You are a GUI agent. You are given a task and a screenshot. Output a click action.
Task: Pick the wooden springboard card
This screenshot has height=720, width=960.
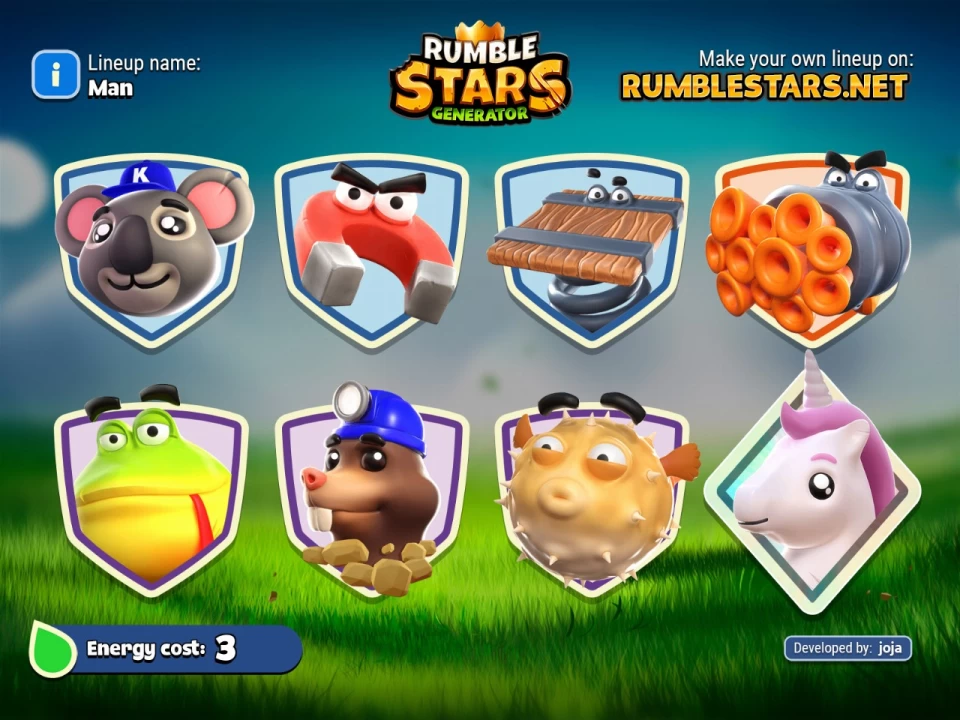[592, 245]
